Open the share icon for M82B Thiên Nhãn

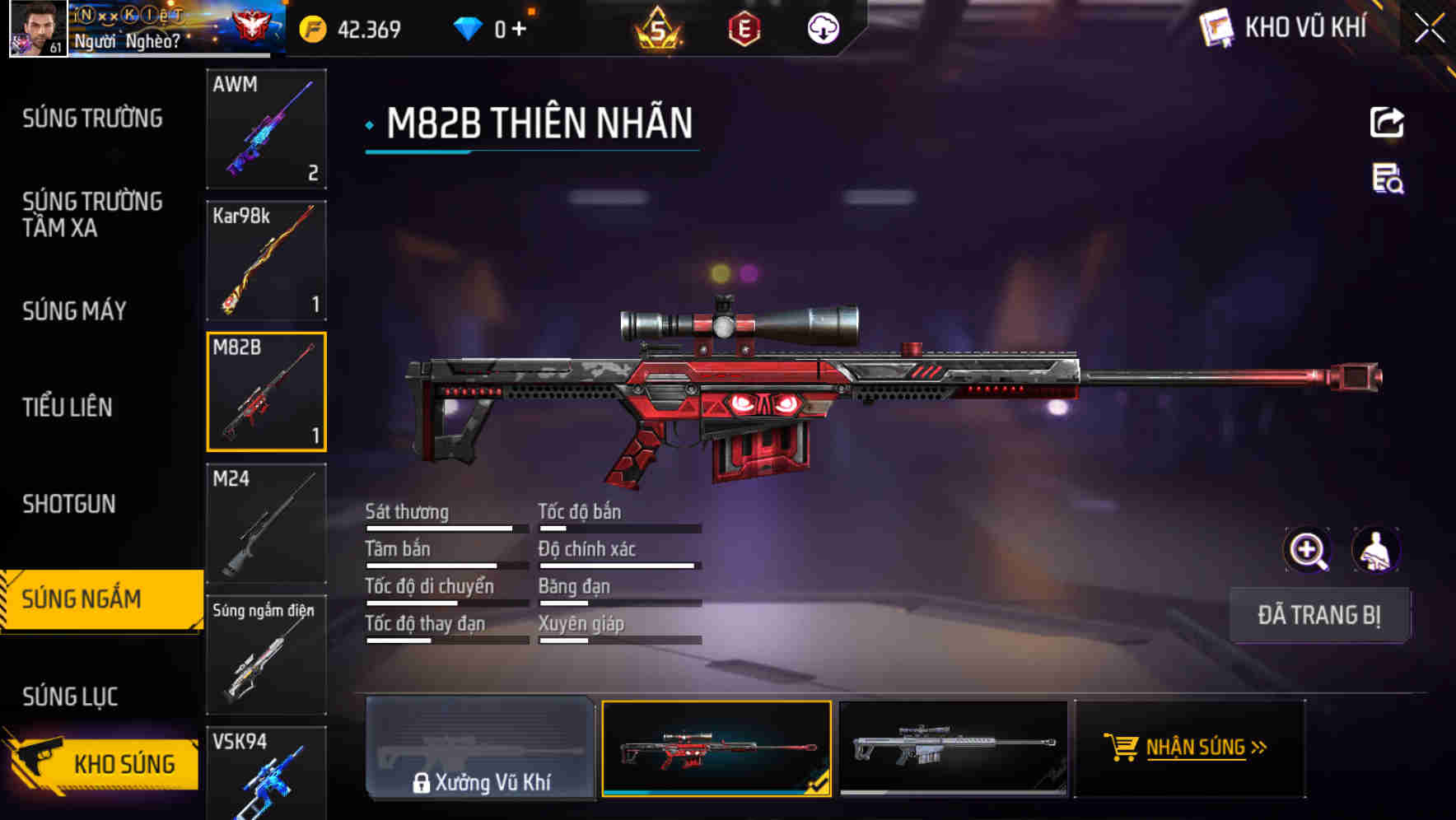1386,122
